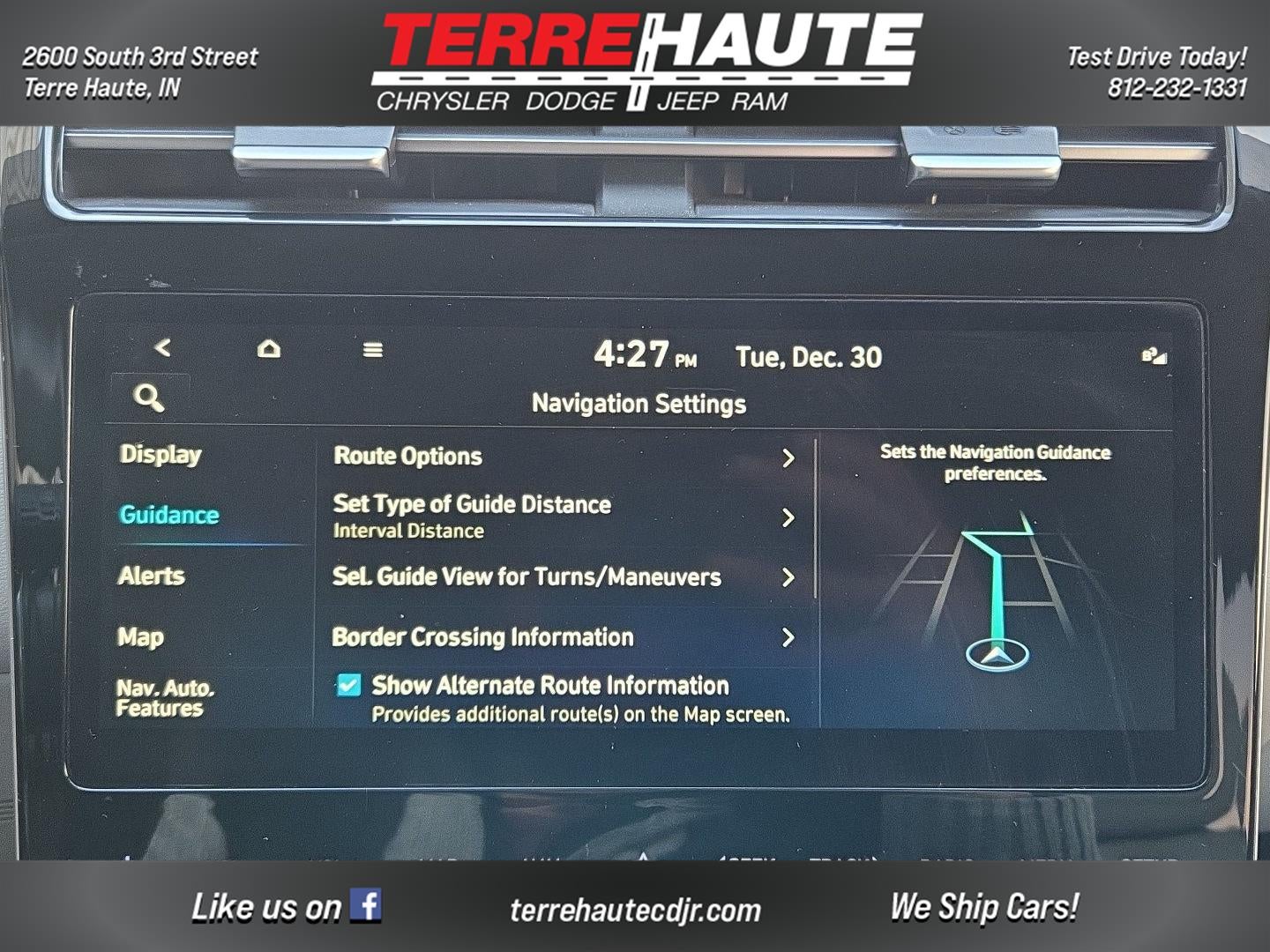
Task: Switch to the Display tab
Action: coord(160,455)
